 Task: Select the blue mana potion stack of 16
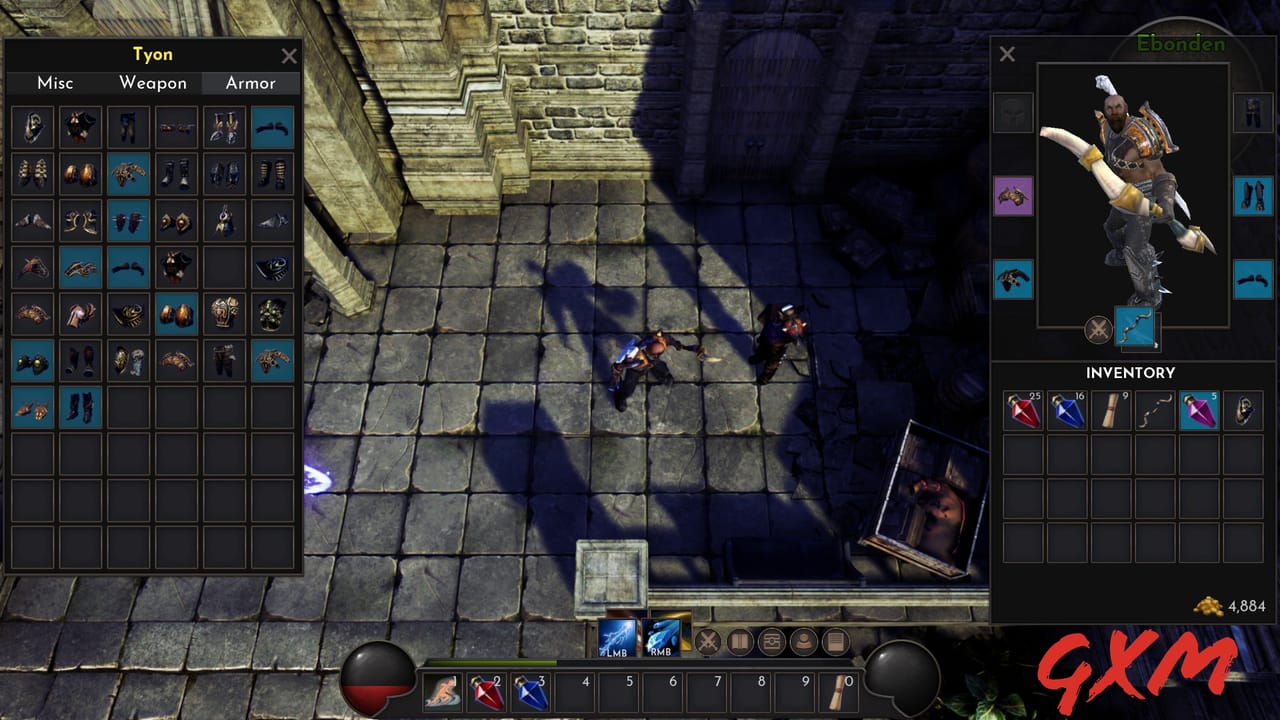coord(1066,410)
